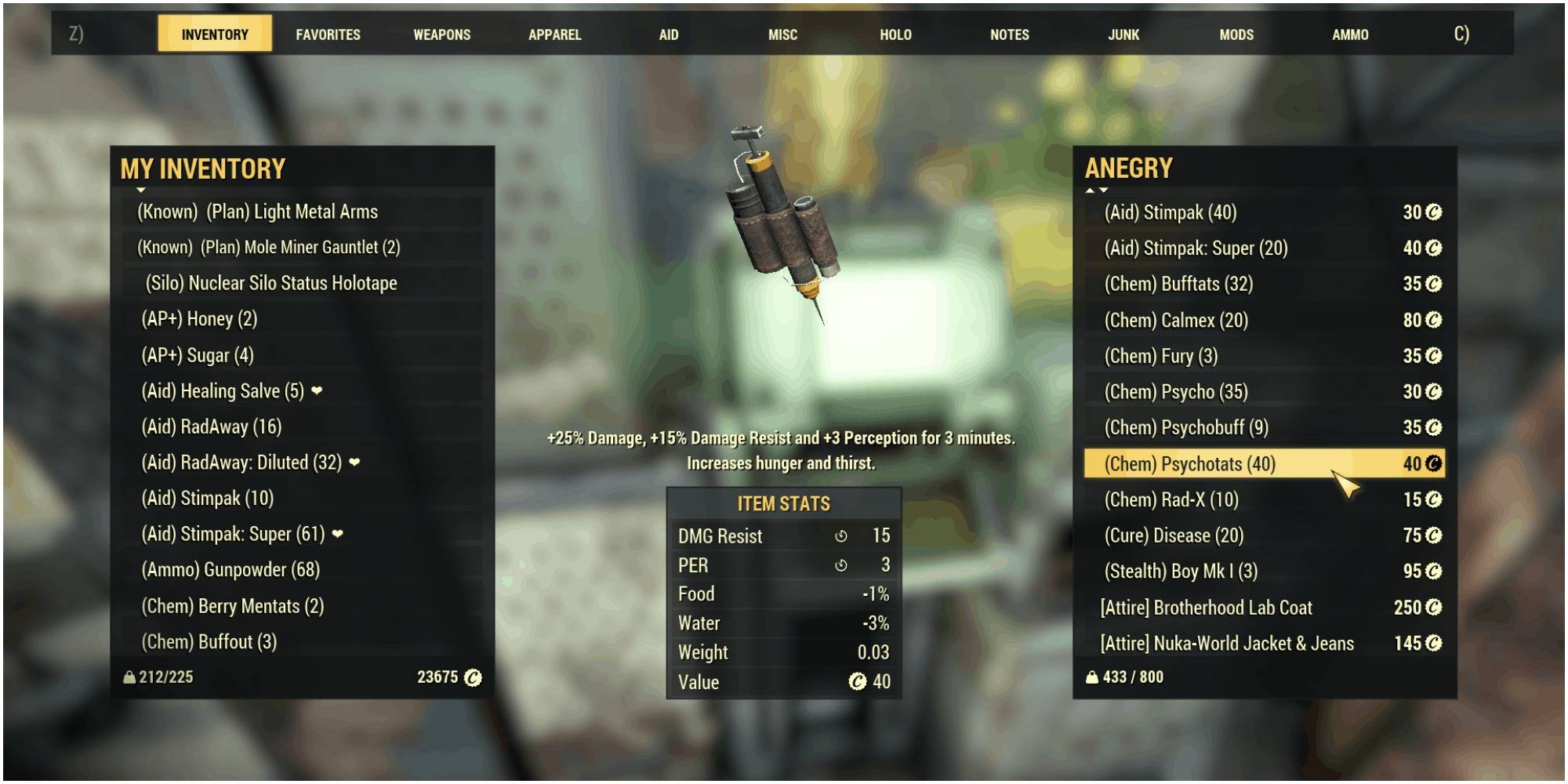The height and width of the screenshot is (784, 1568).
Task: Select Rad-X from the vendor list
Action: pos(1171,500)
